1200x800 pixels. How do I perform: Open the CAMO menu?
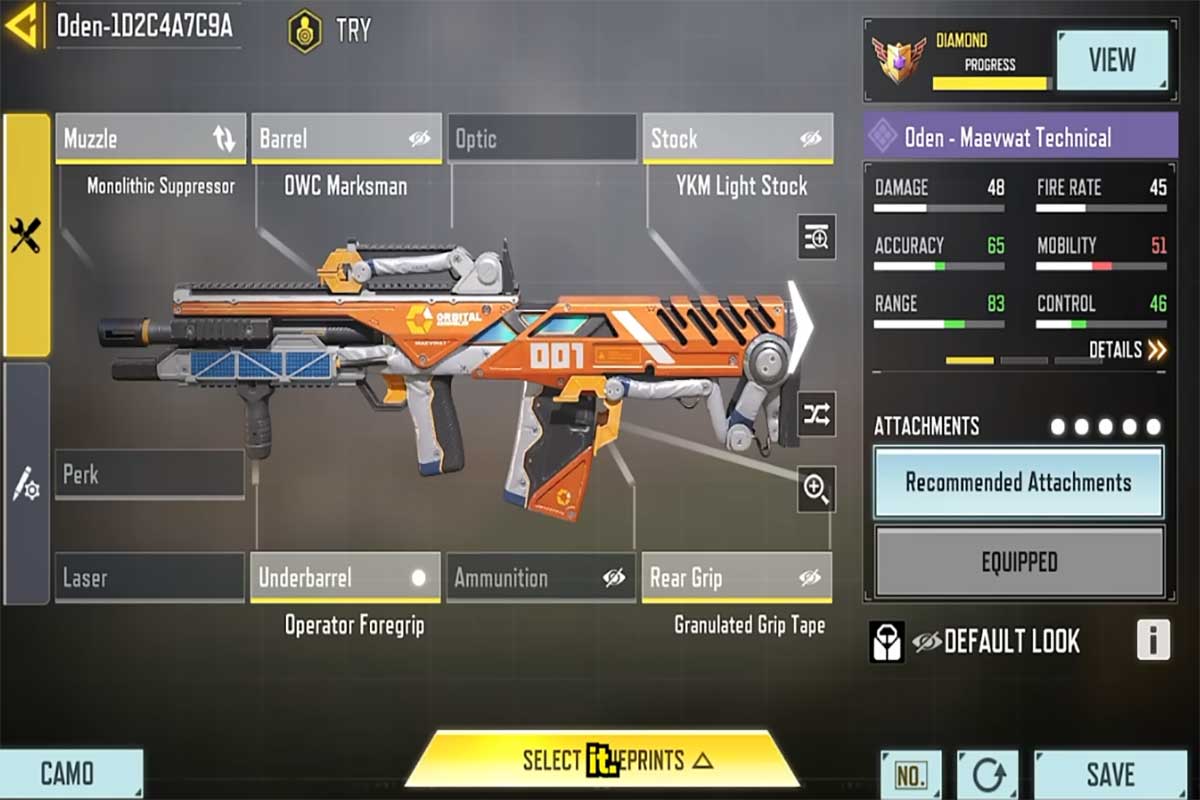[70, 774]
